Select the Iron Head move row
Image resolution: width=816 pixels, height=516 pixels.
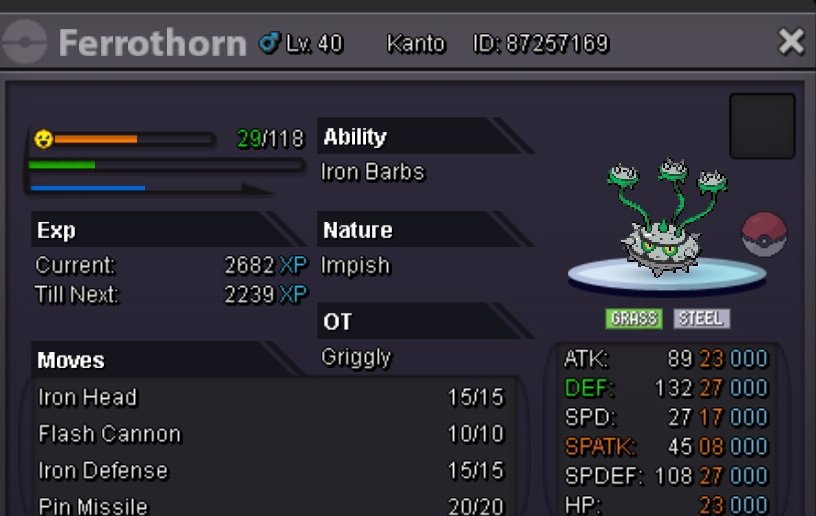(270, 398)
